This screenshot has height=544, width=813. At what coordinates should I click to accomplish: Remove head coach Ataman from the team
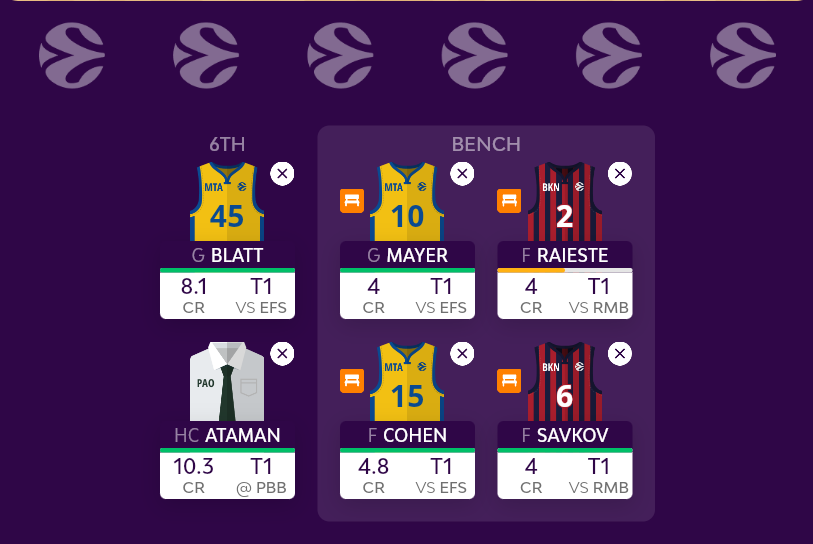point(282,354)
